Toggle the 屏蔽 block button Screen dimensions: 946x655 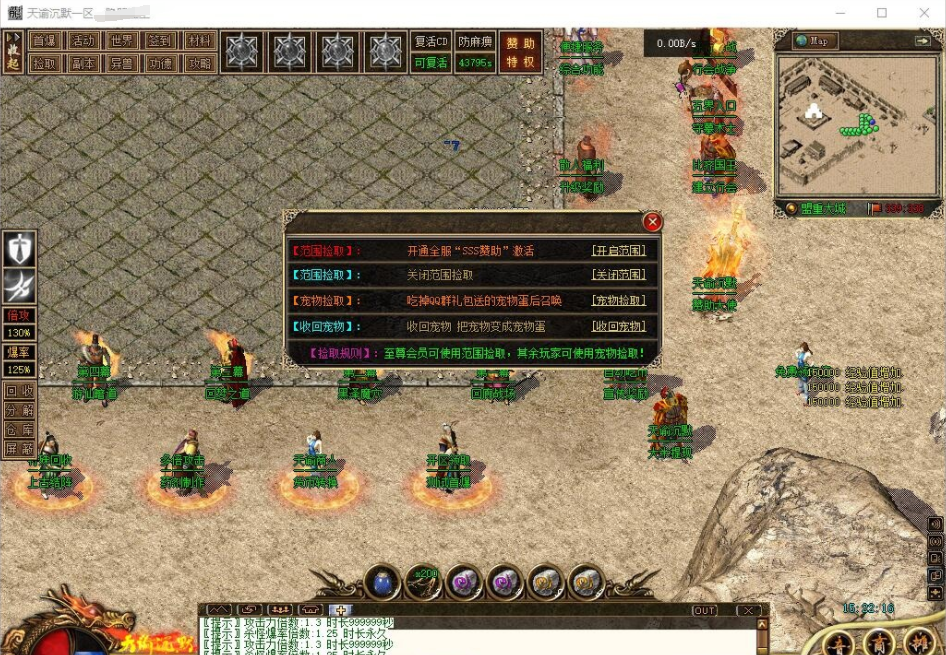19,448
